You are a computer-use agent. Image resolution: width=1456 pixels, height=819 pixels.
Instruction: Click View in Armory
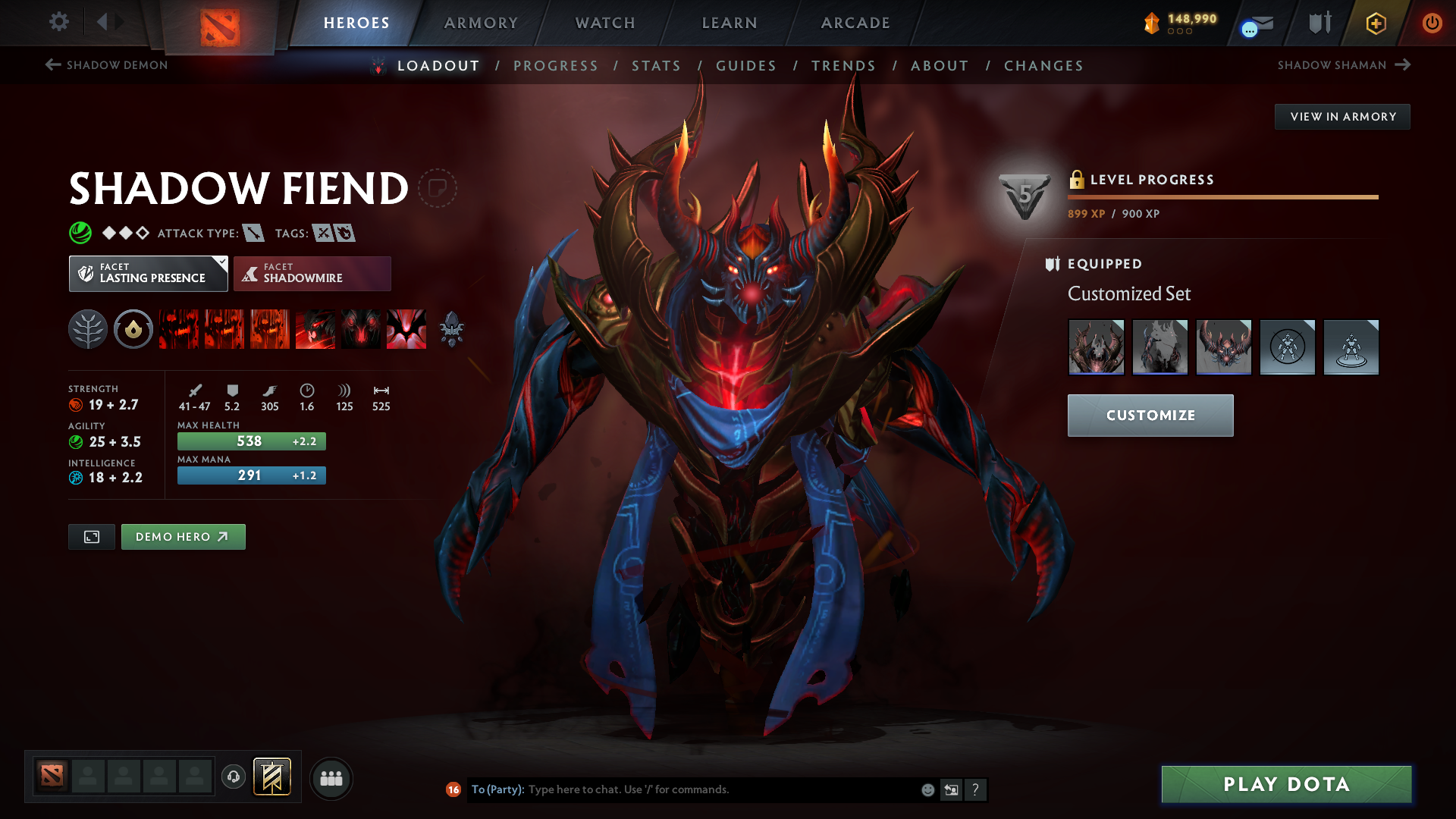[1342, 116]
